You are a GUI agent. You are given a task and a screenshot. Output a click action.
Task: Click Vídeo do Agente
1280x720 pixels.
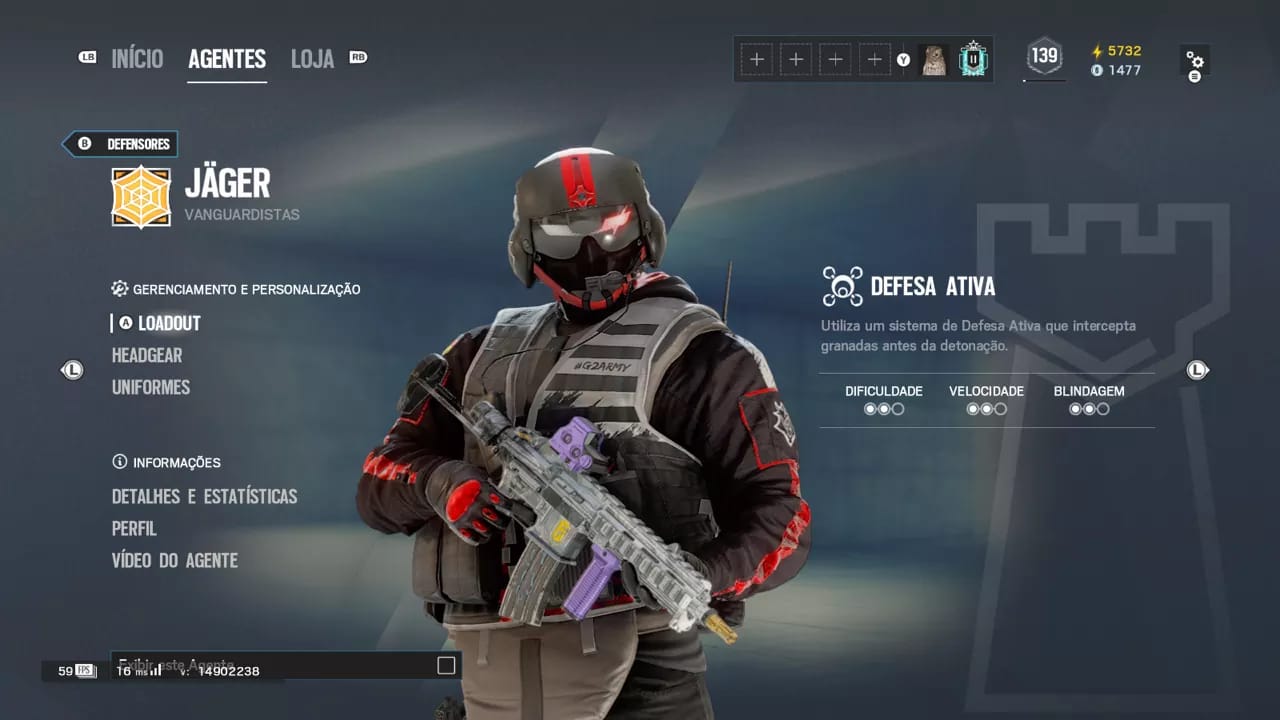[174, 560]
